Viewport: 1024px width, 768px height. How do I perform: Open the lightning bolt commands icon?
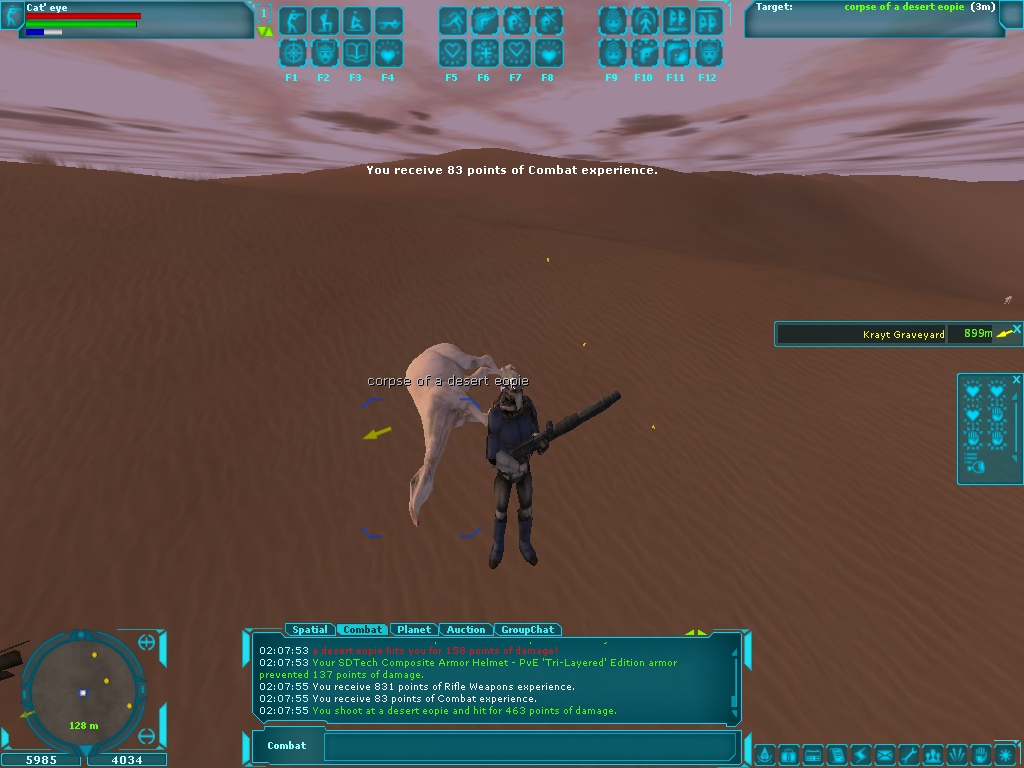pos(860,754)
